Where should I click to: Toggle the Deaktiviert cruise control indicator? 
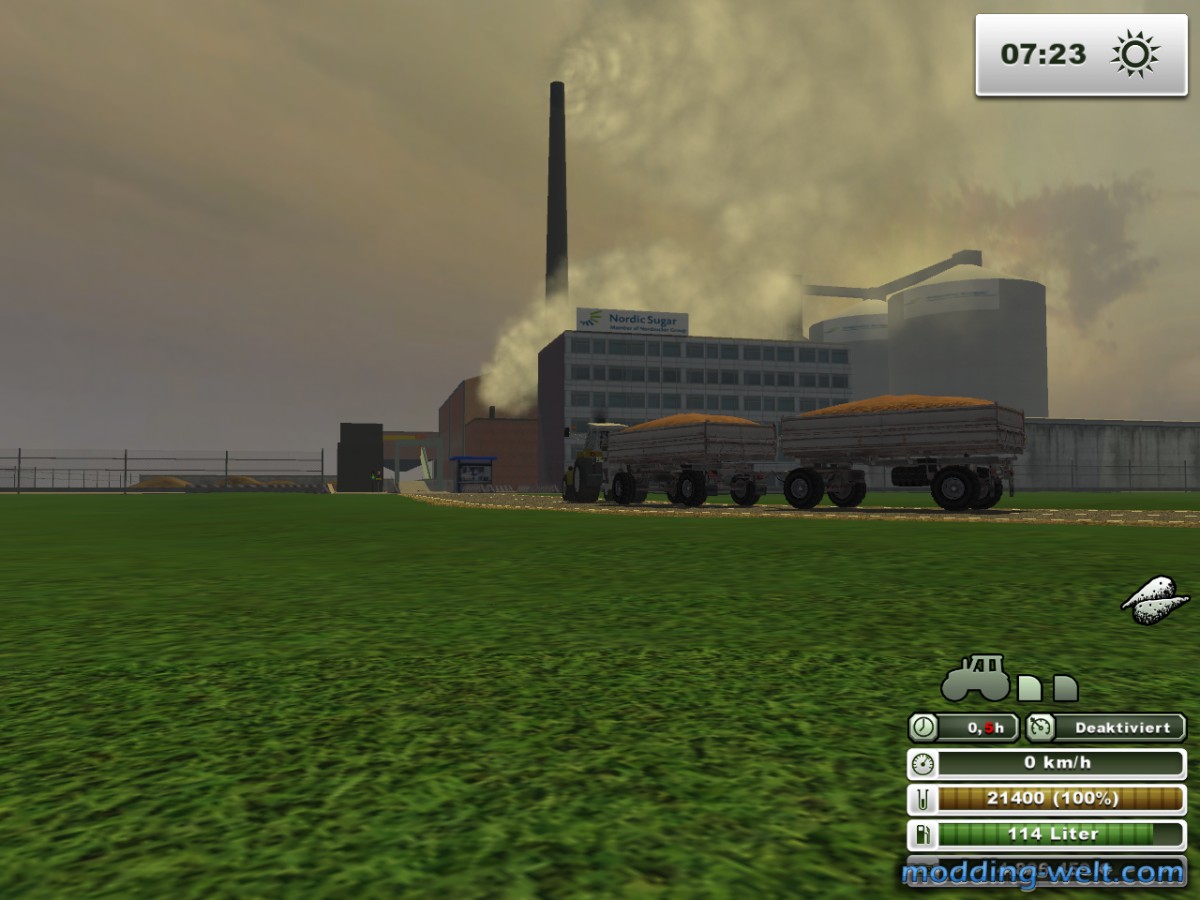1105,727
